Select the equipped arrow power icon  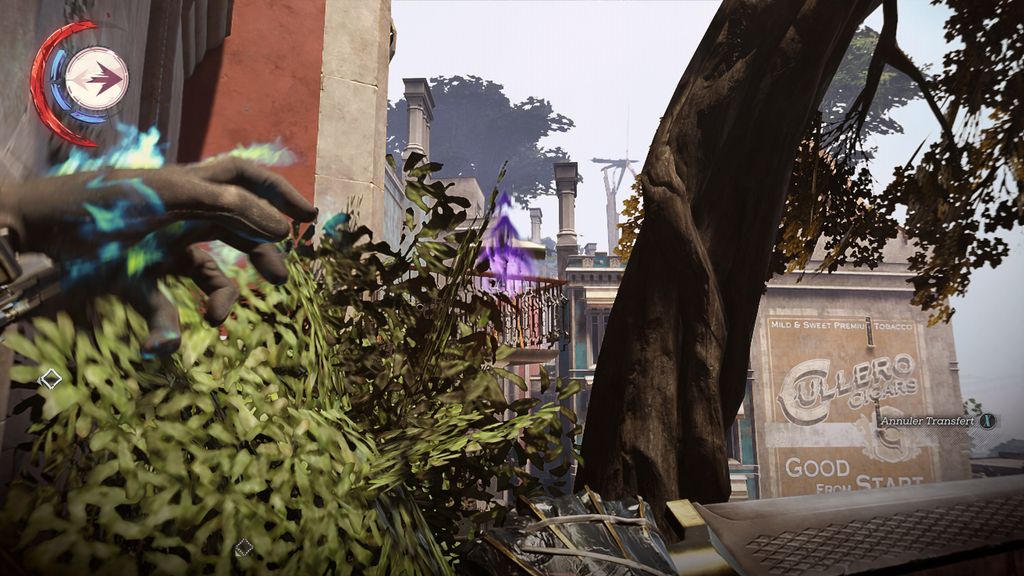point(96,78)
